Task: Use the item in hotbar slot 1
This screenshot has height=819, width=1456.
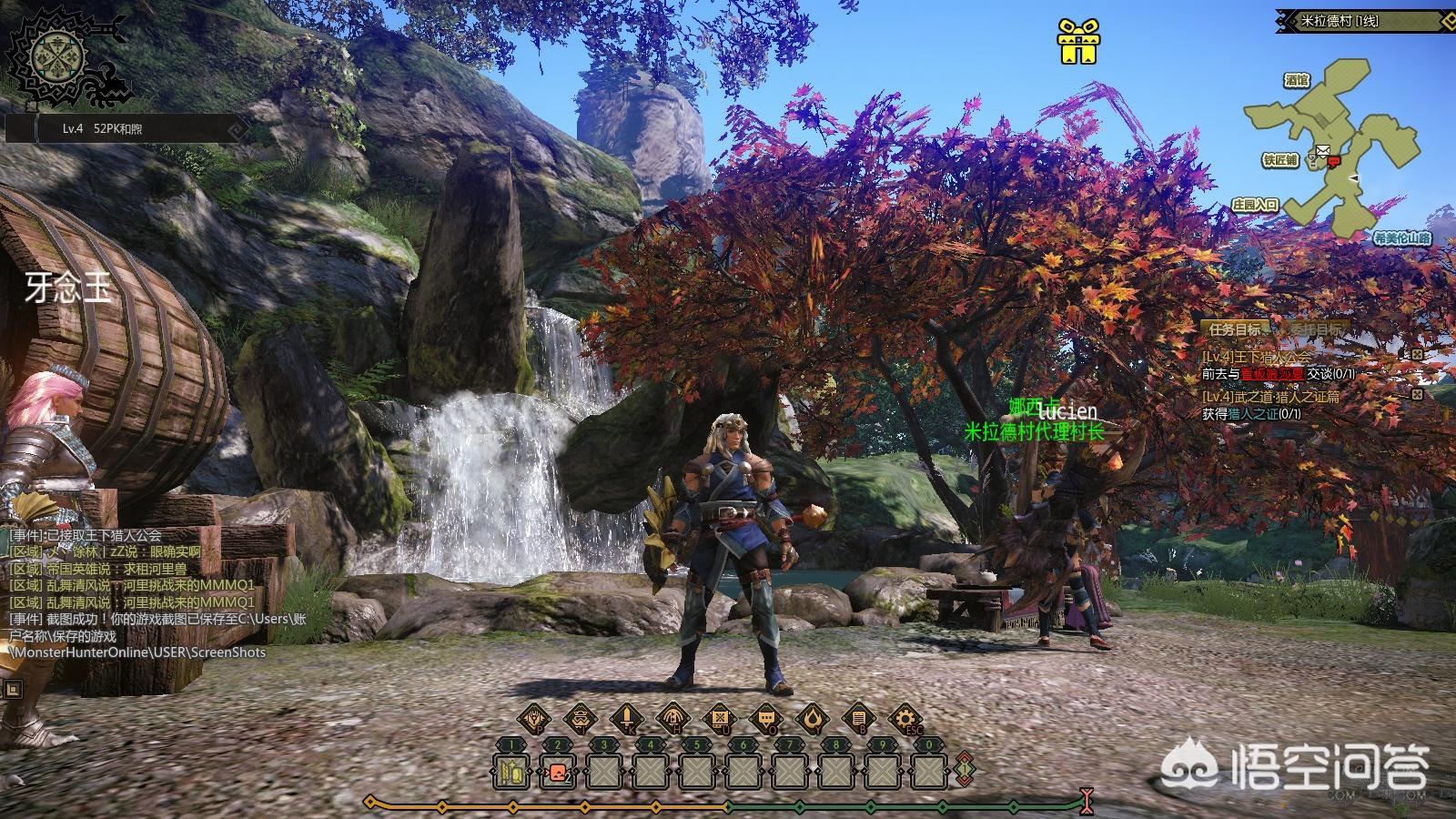Action: click(512, 773)
